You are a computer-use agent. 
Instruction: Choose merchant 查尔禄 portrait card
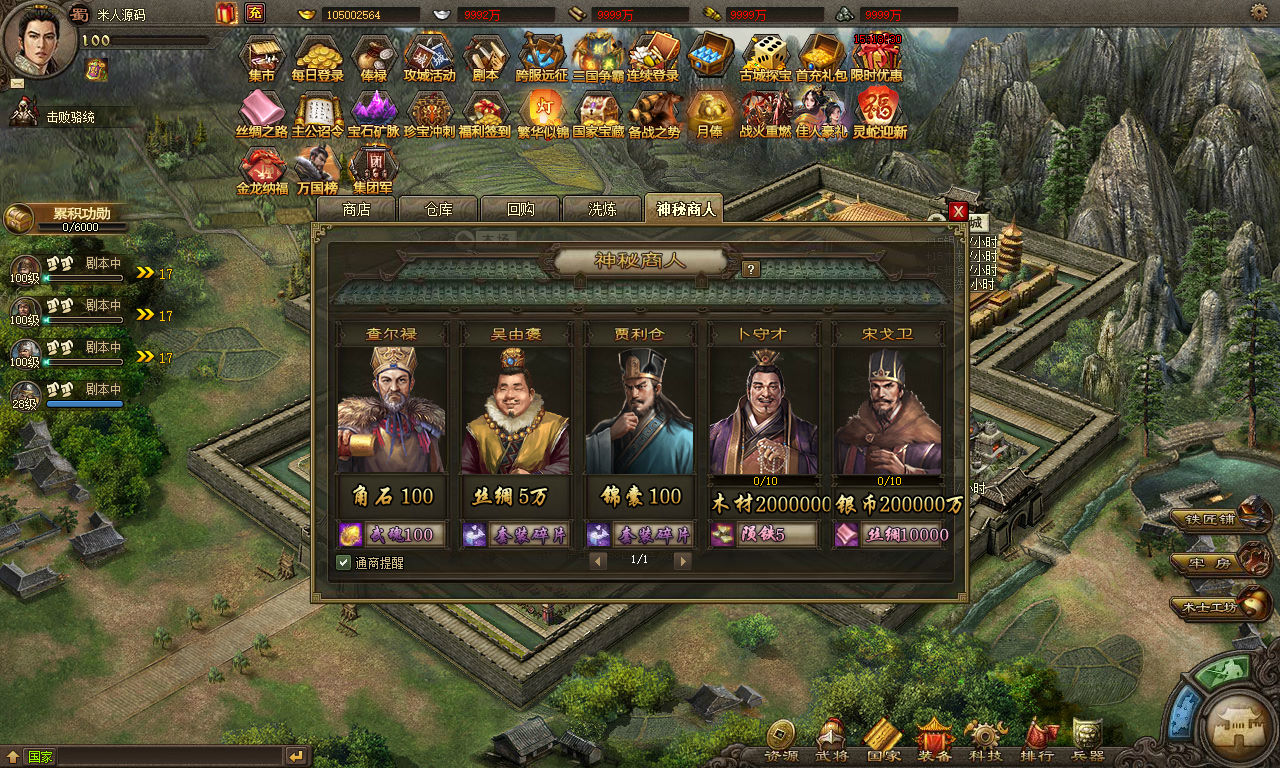coord(392,410)
